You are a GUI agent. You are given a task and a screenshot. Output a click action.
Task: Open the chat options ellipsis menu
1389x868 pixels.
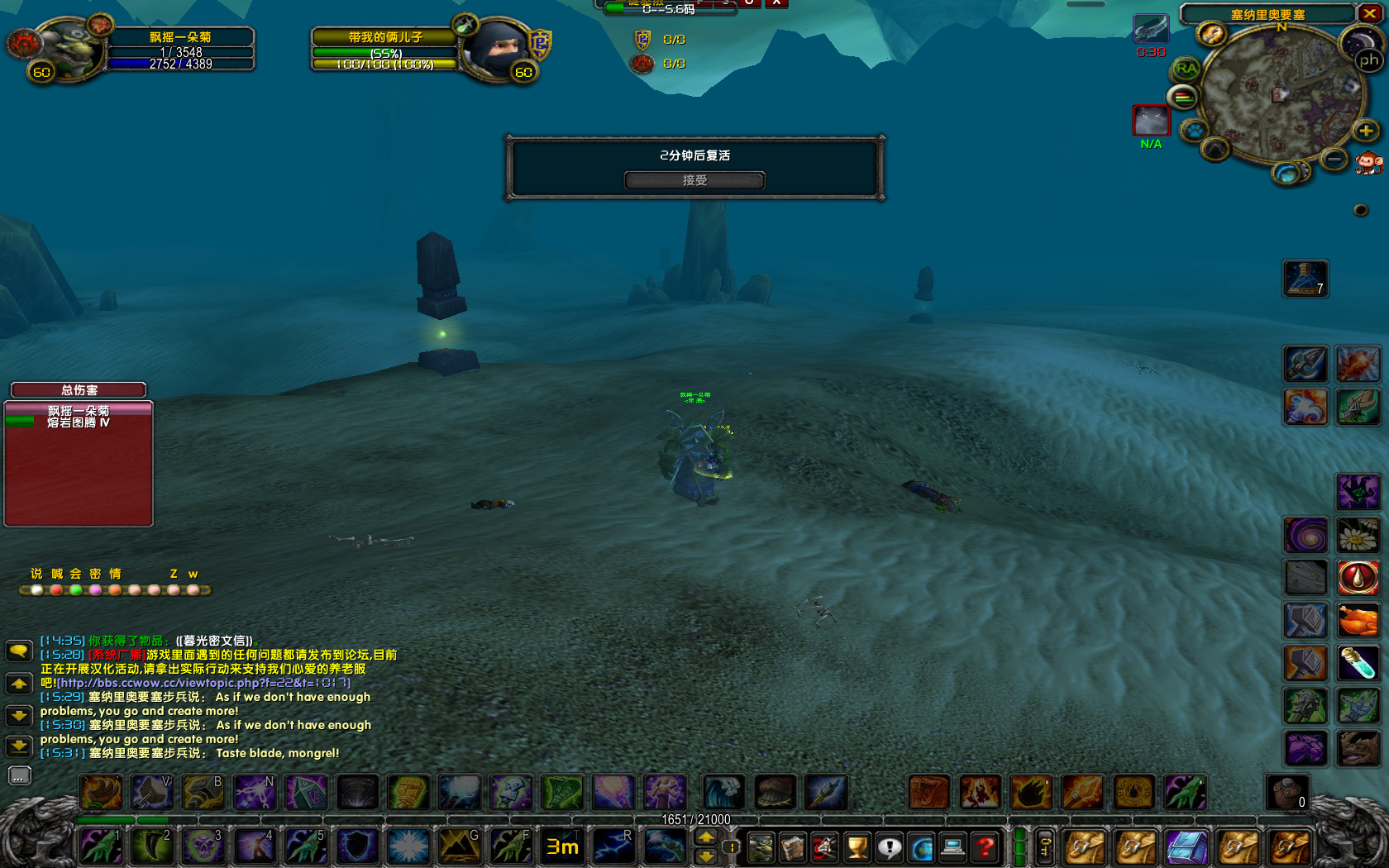click(19, 775)
